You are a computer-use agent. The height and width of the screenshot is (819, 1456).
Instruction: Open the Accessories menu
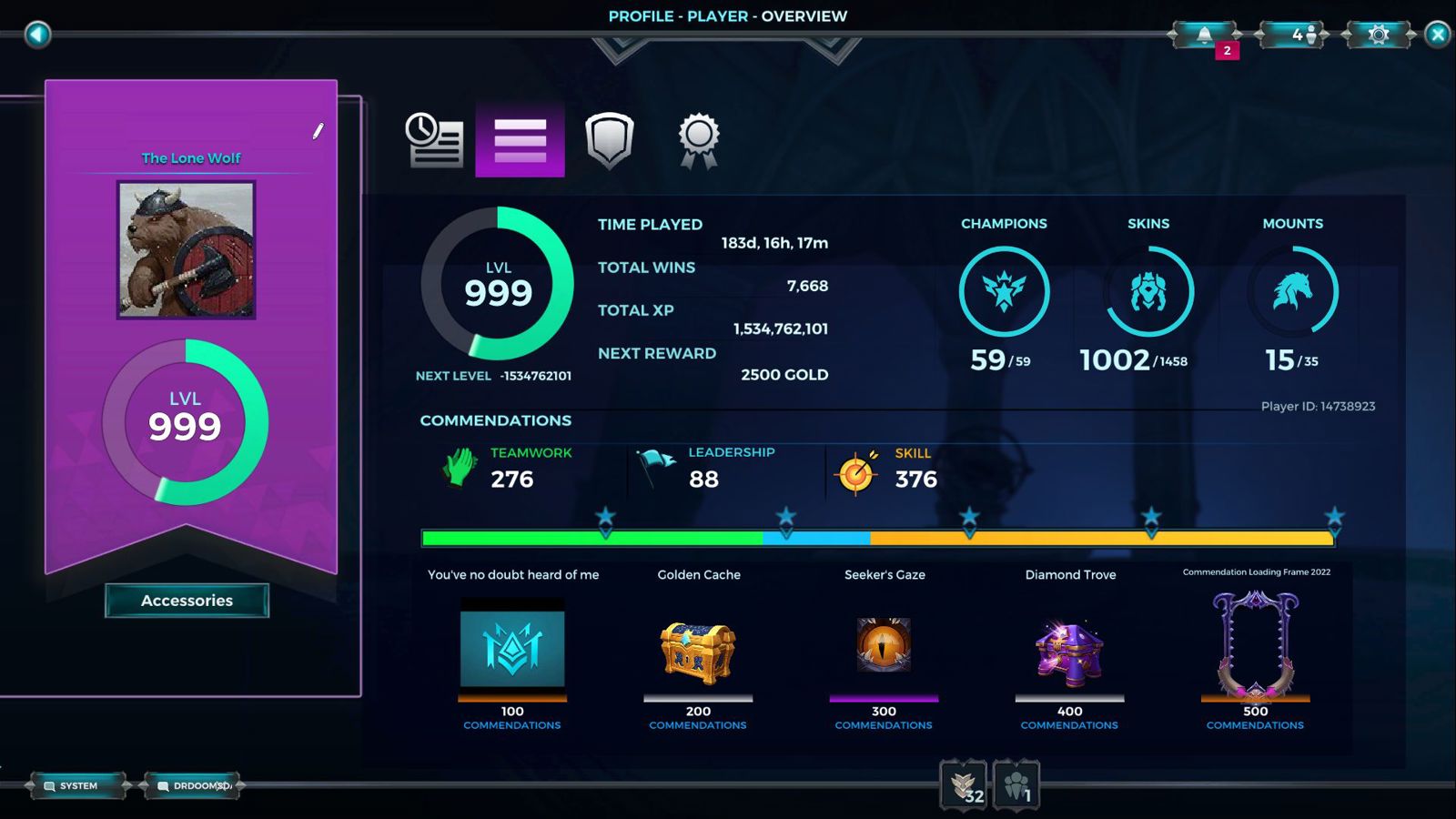tap(187, 601)
